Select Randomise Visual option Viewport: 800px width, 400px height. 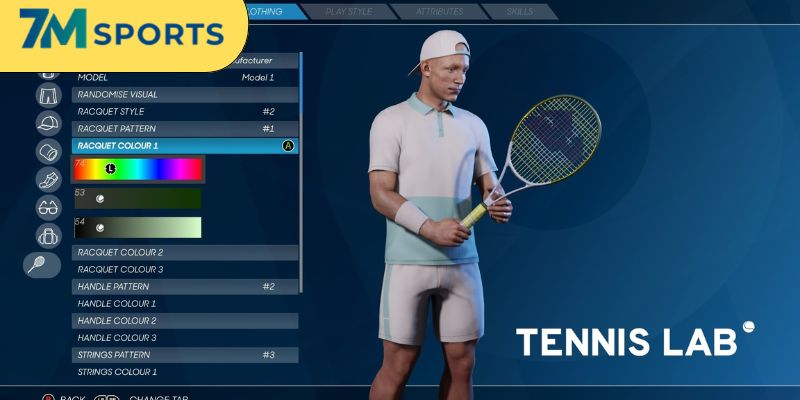(185, 95)
